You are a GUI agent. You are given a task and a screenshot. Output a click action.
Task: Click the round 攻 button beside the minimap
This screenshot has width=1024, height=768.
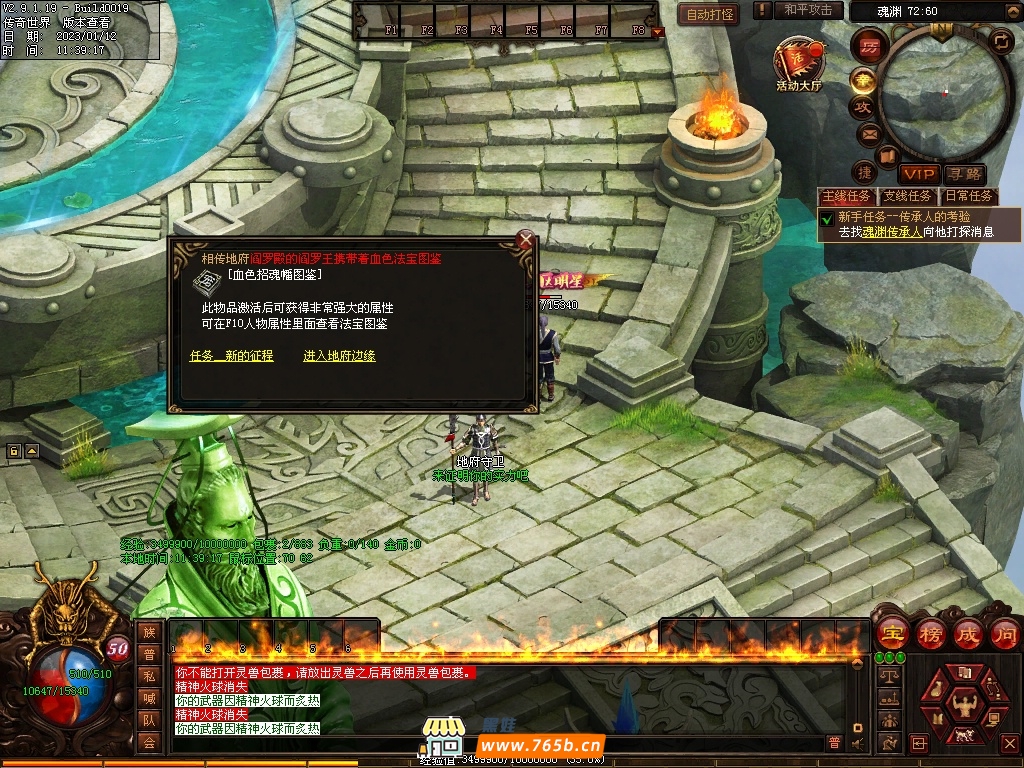[862, 106]
